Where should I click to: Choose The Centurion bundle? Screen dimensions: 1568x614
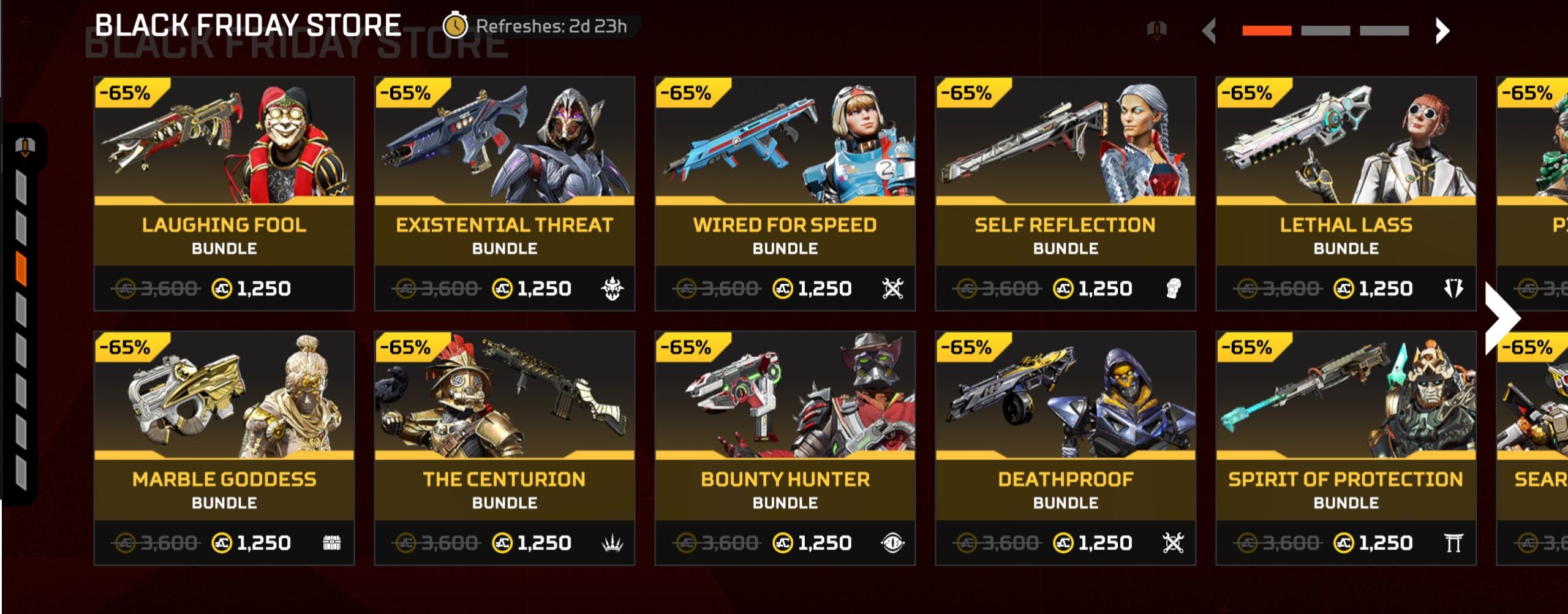[x=505, y=448]
